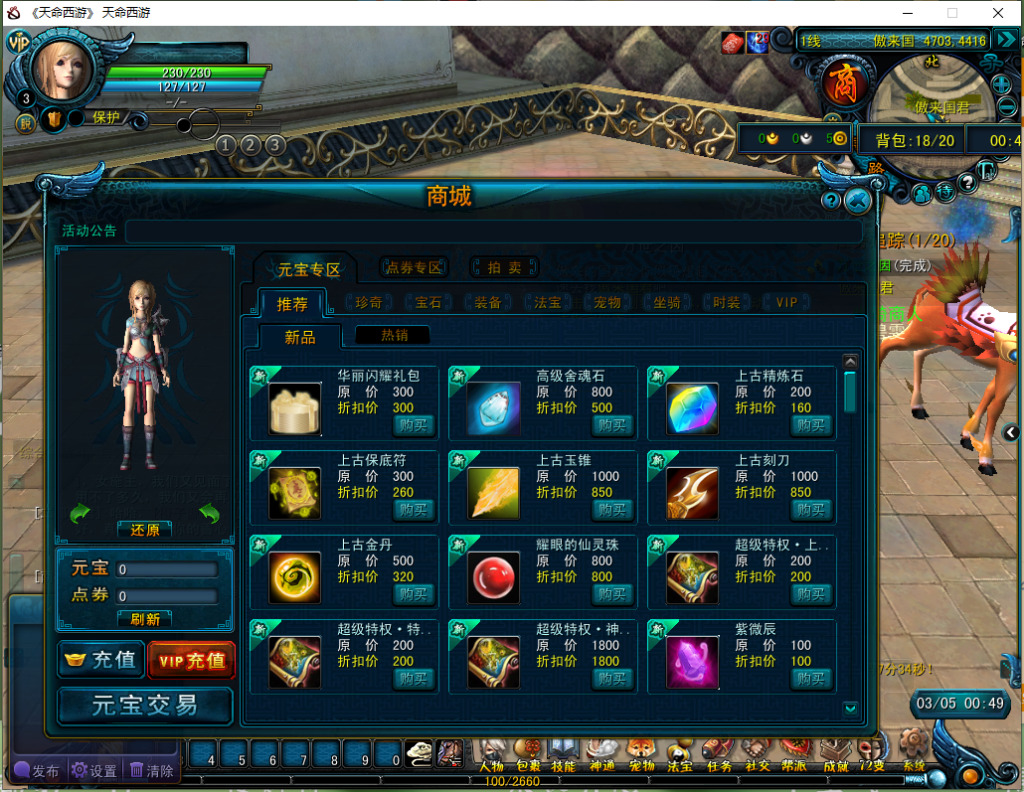Buy the 上古刻刀 carving knife

pyautogui.click(x=811, y=510)
